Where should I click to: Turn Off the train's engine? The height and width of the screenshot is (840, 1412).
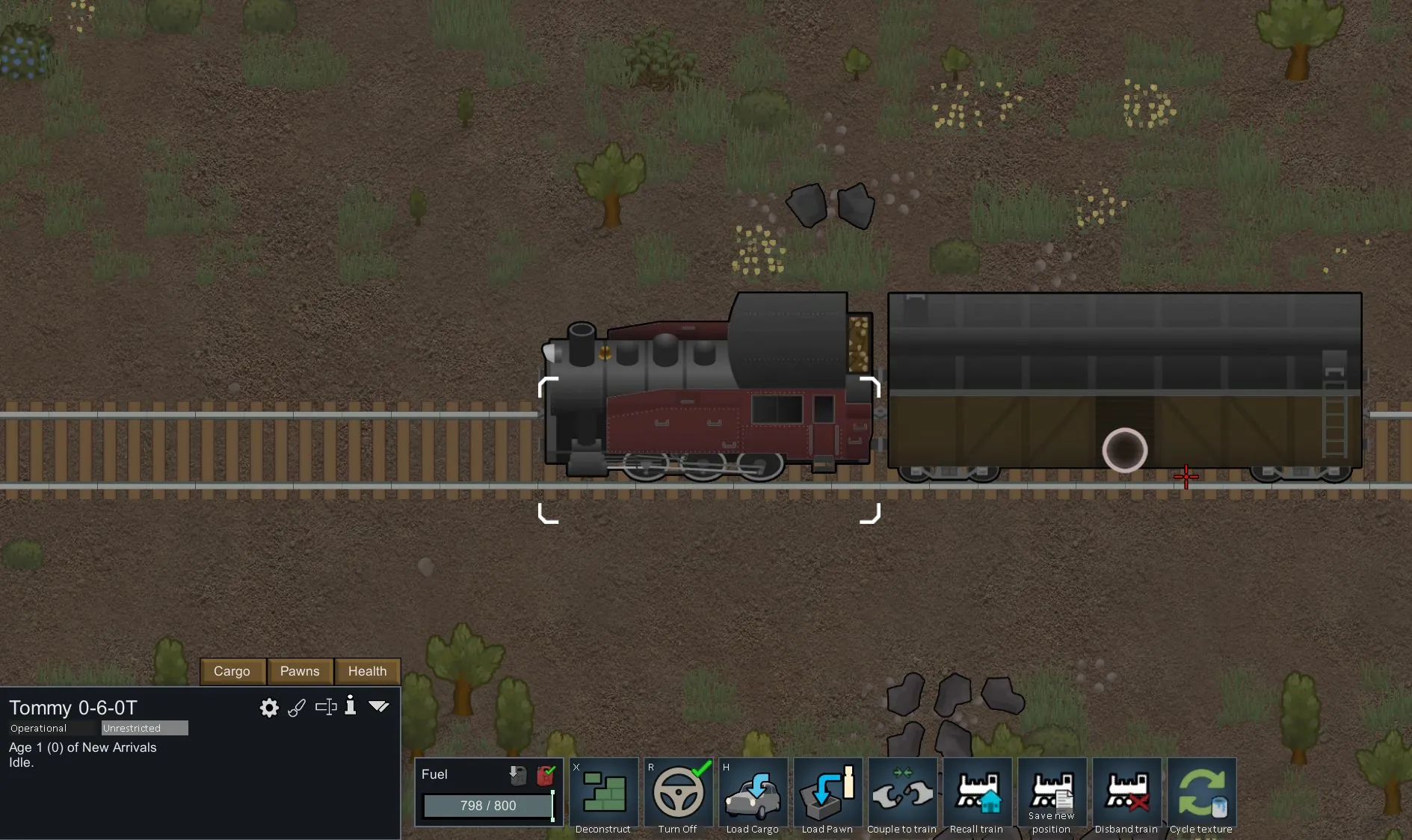pos(678,794)
